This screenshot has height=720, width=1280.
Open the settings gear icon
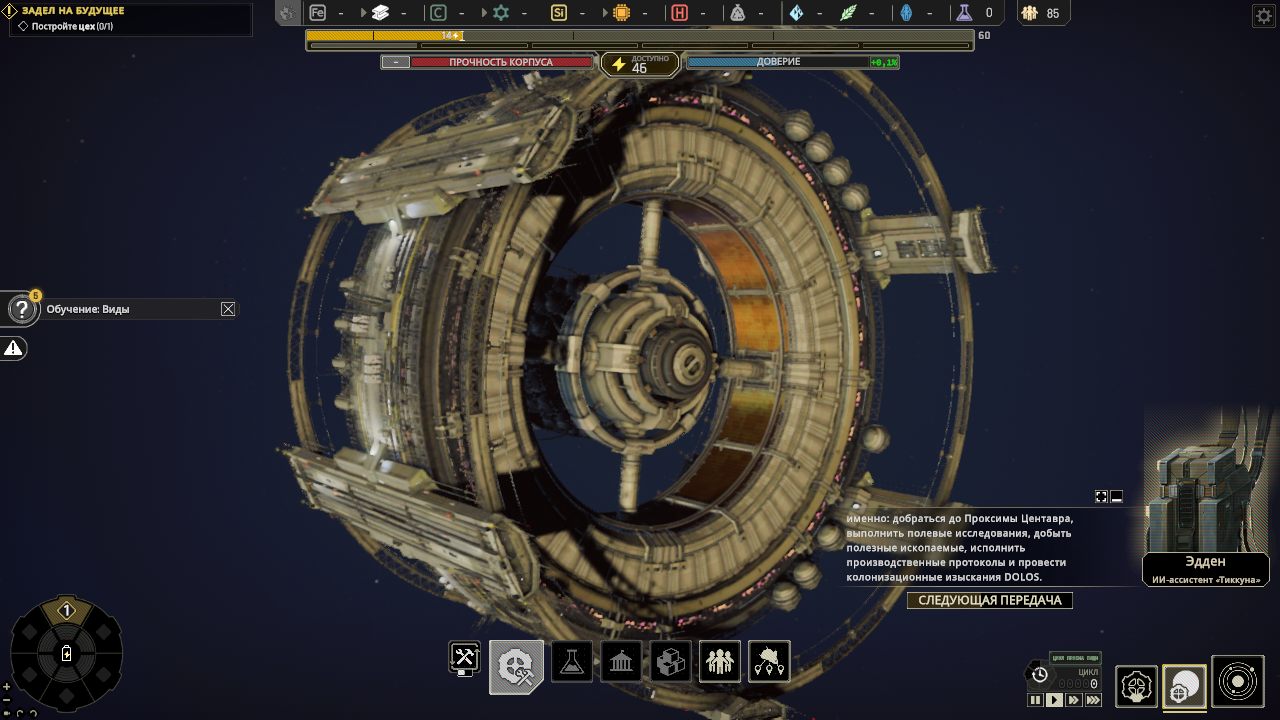(1263, 16)
